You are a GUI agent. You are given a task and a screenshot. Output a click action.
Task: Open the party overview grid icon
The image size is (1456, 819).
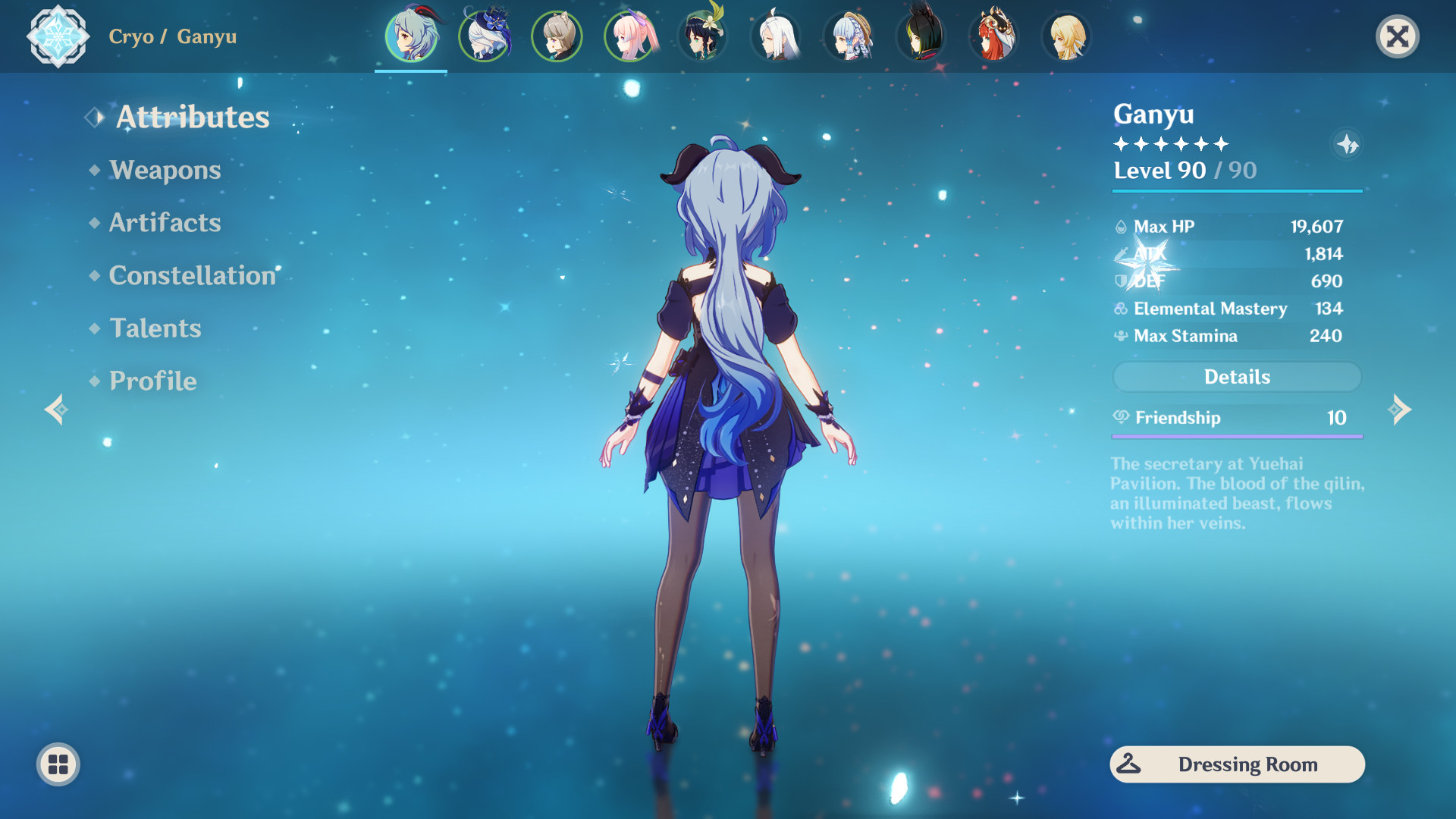(59, 764)
